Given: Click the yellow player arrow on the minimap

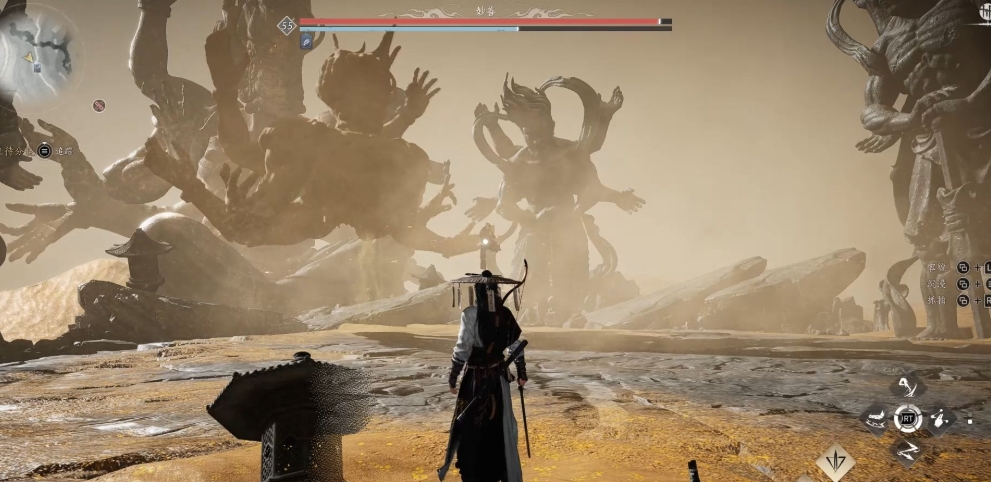Looking at the screenshot, I should 29,57.
